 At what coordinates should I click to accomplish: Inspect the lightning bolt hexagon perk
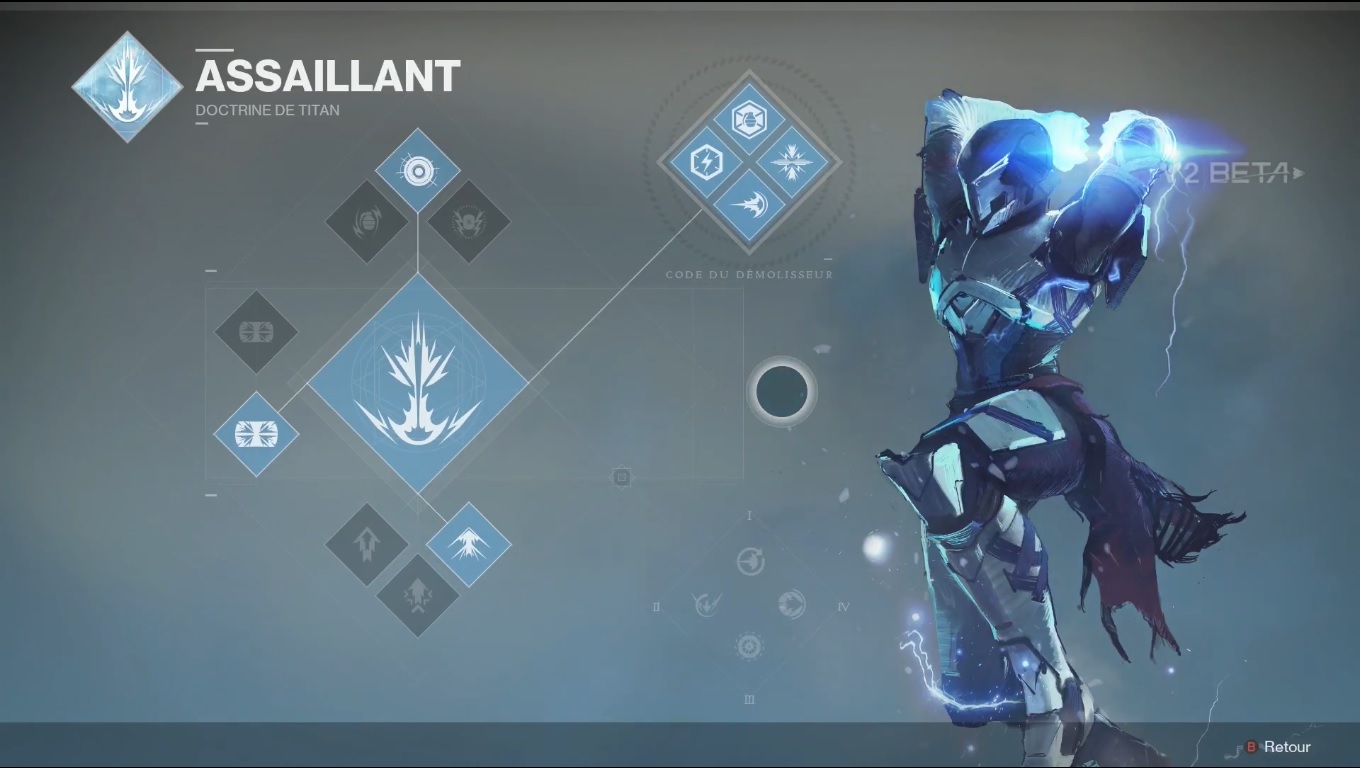[704, 162]
